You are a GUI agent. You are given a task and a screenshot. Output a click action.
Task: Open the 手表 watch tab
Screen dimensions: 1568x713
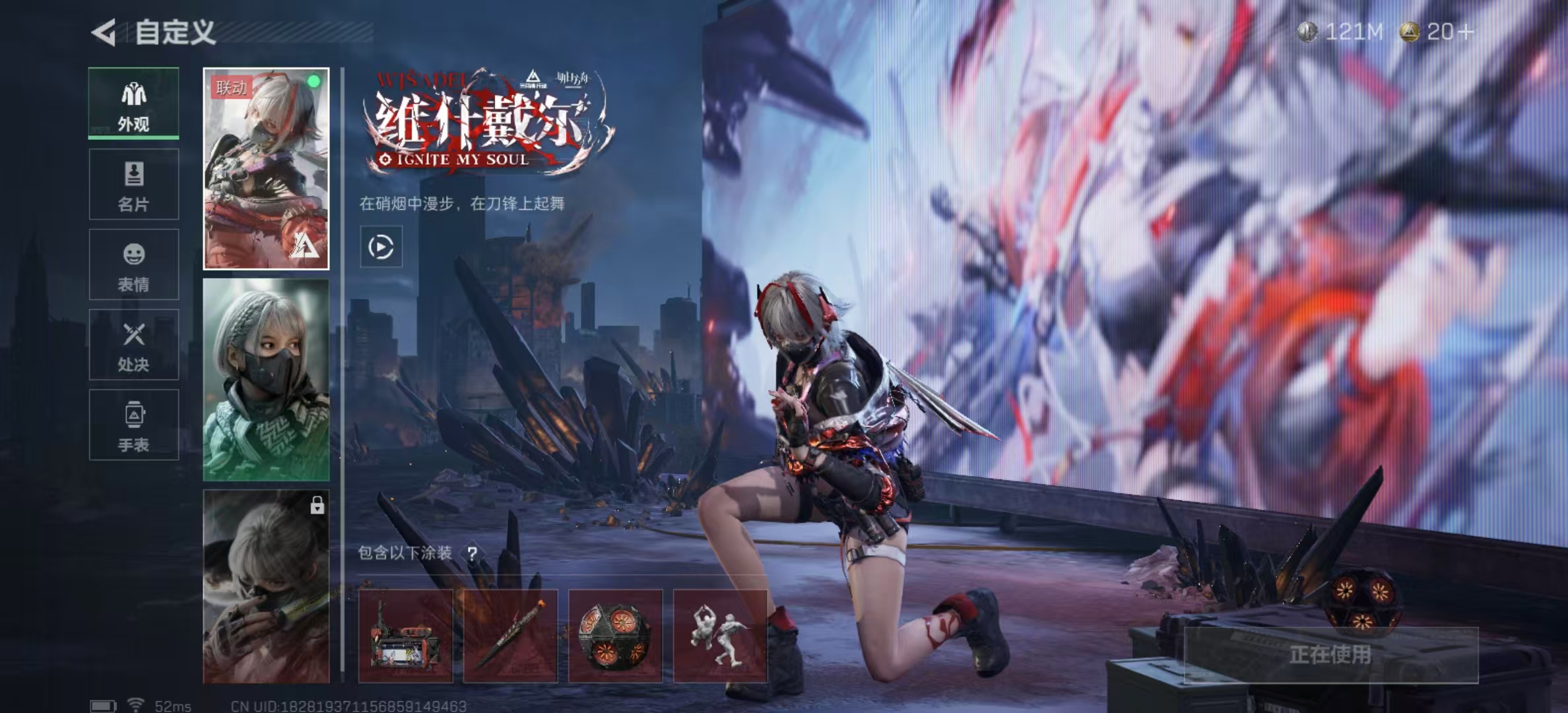click(x=134, y=425)
